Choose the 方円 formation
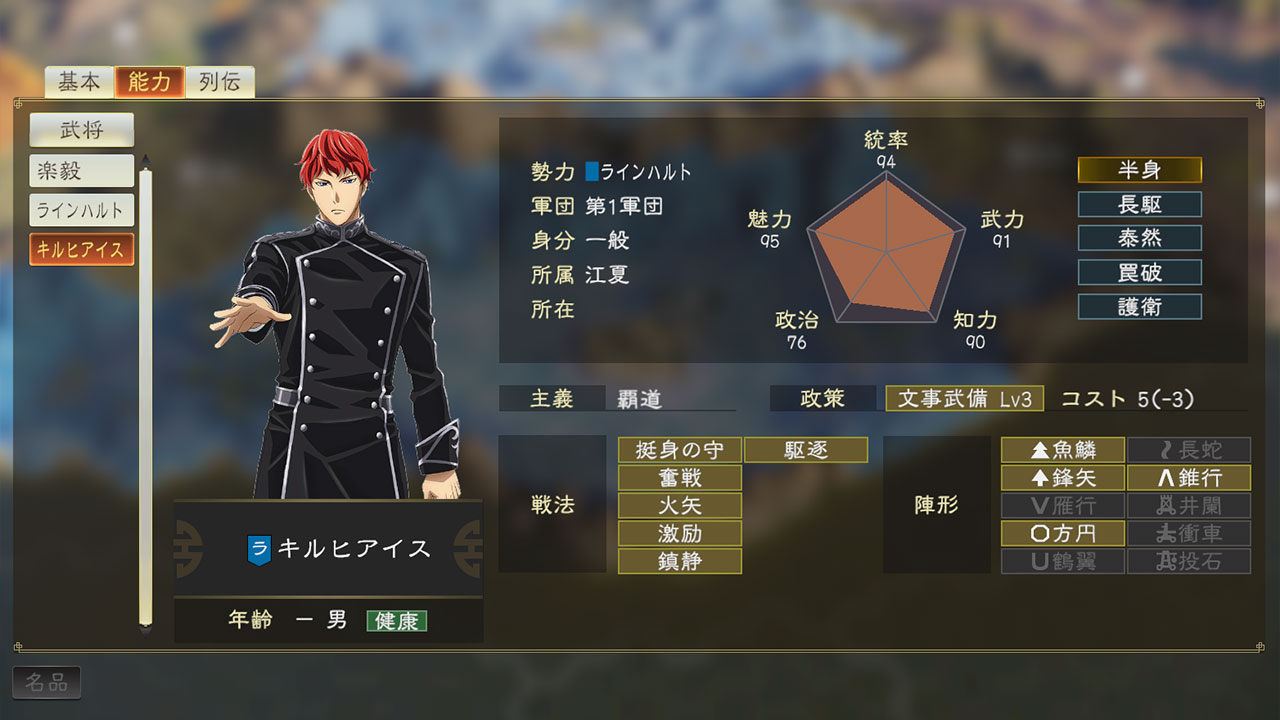1280x720 pixels. coord(1063,533)
